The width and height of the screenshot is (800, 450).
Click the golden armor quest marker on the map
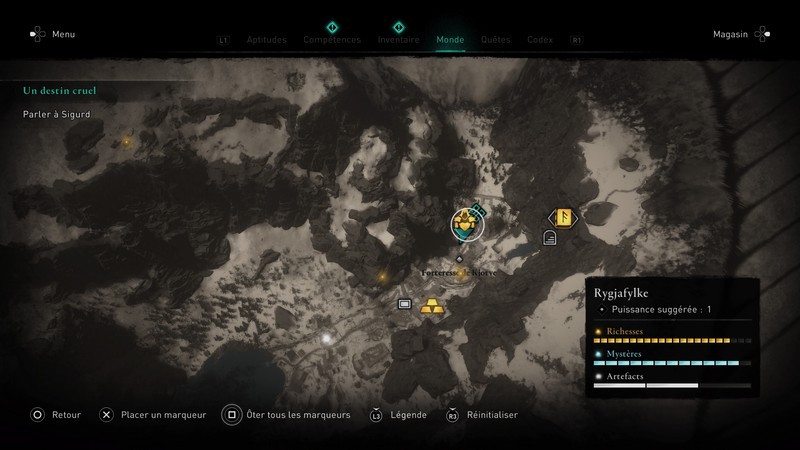point(466,224)
